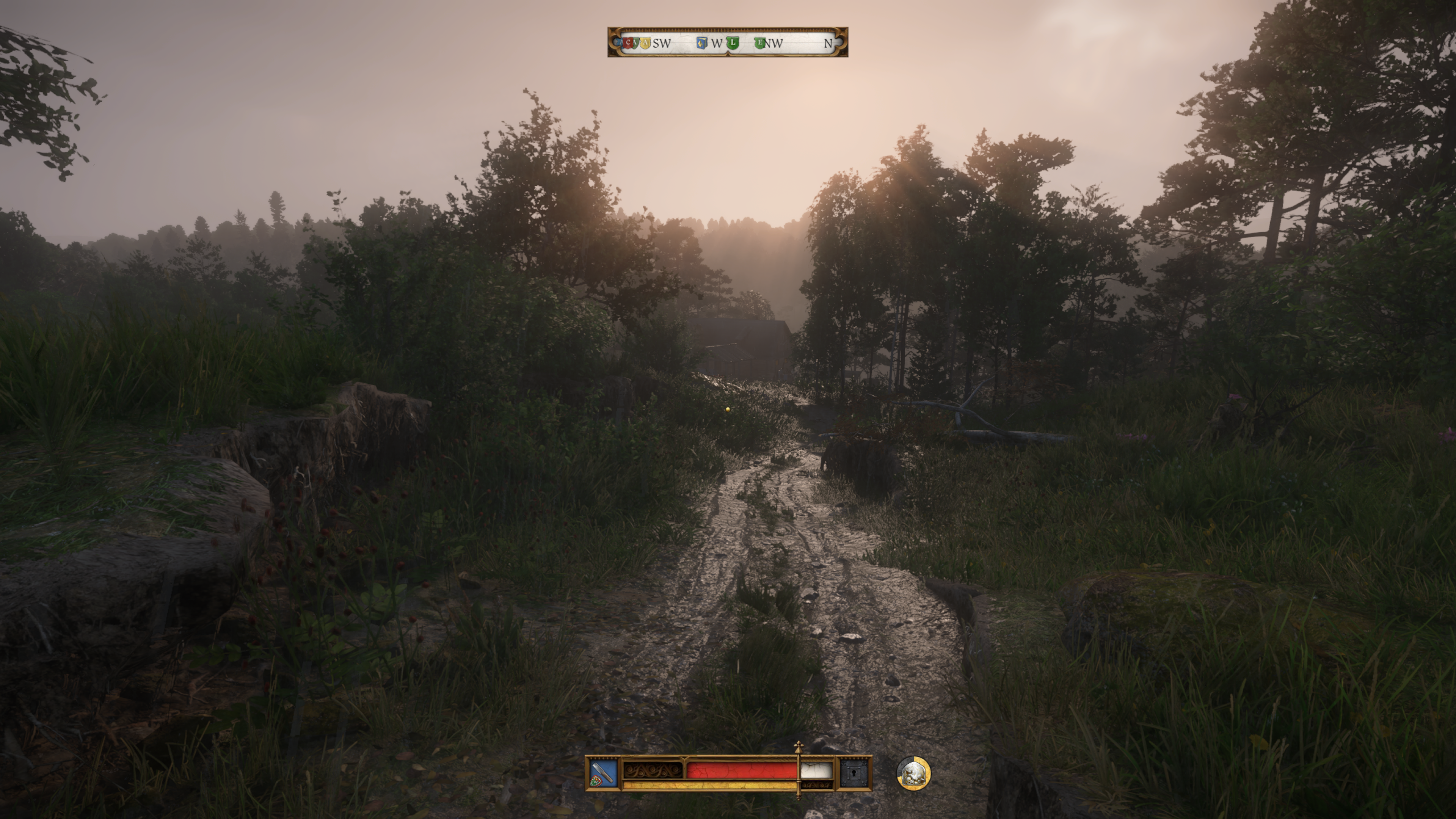Click the keyhole lock slot icon
Screen dimensions: 1456x819
point(853,773)
